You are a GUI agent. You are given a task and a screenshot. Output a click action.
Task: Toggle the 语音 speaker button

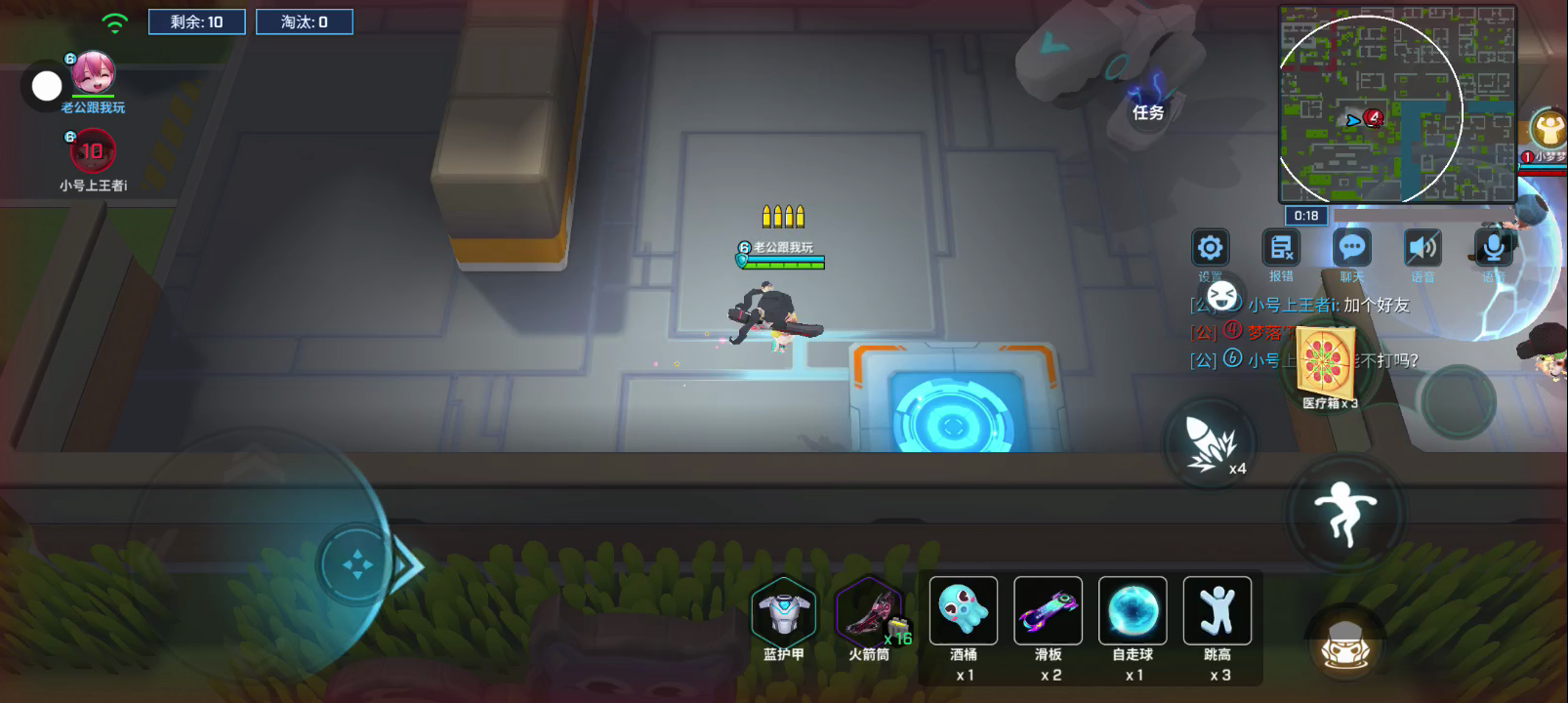pos(1423,248)
